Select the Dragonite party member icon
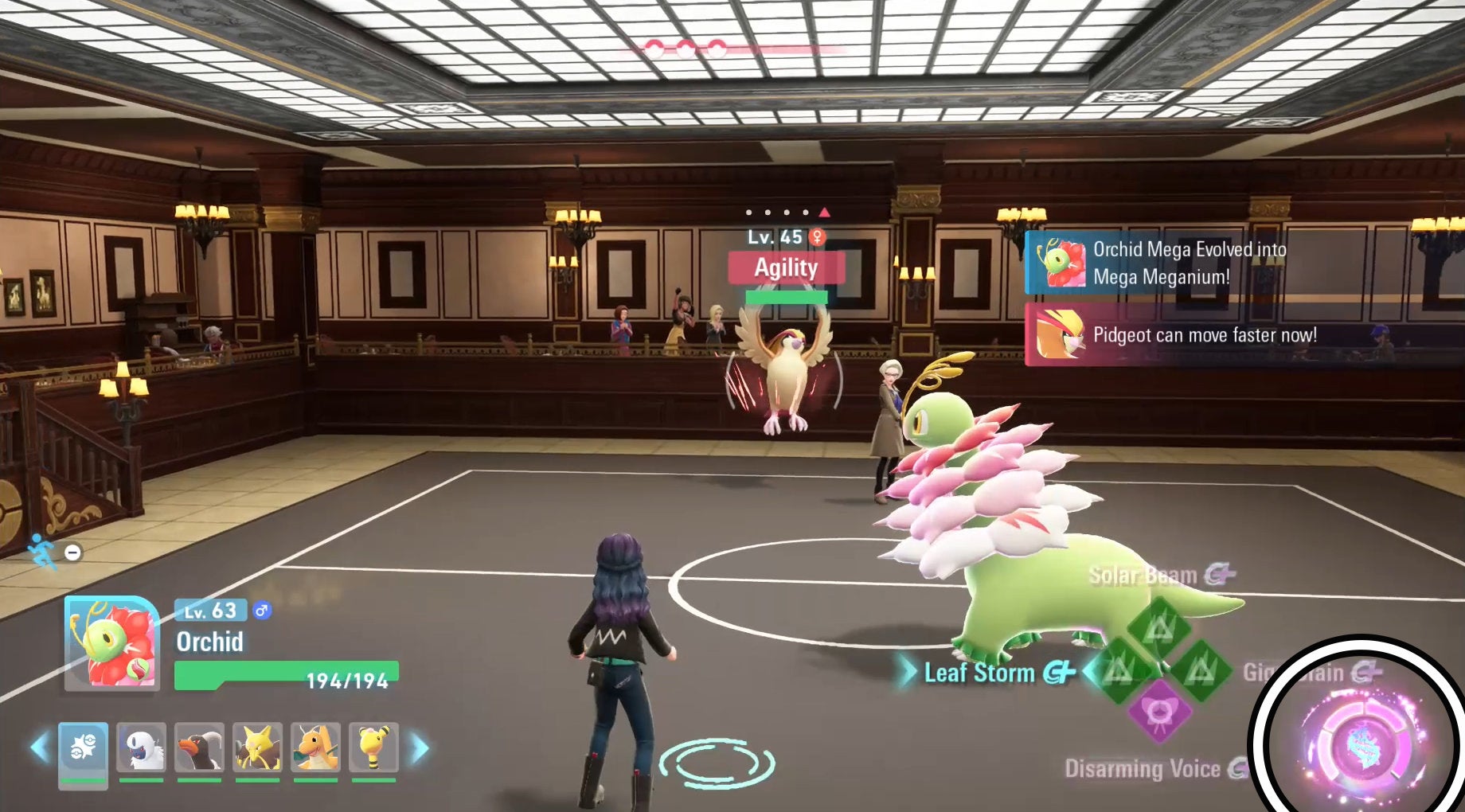The width and height of the screenshot is (1465, 812). pos(315,748)
